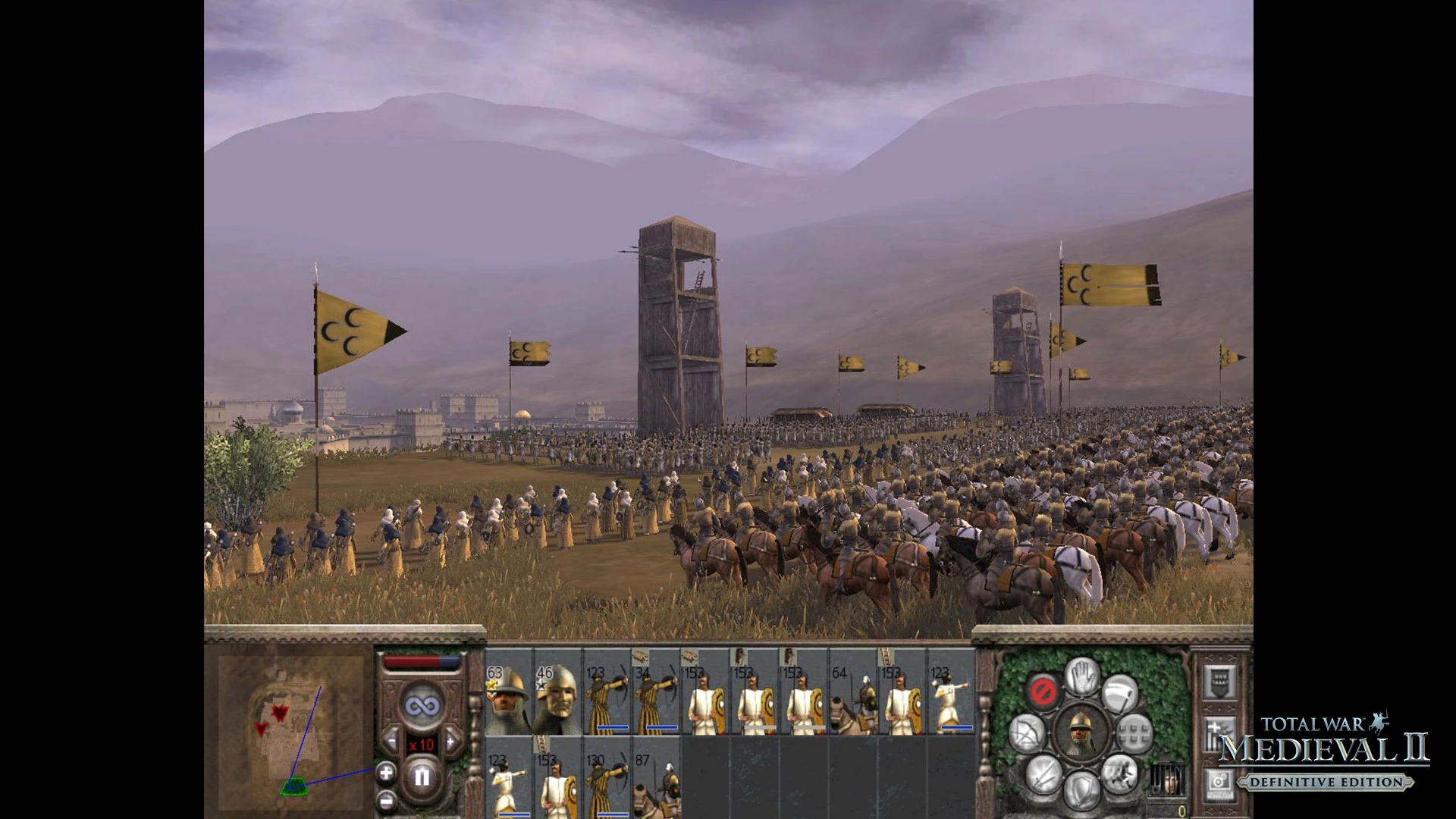1456x819 pixels.
Task: Decrease battle speed with left arrow
Action: pos(391,742)
